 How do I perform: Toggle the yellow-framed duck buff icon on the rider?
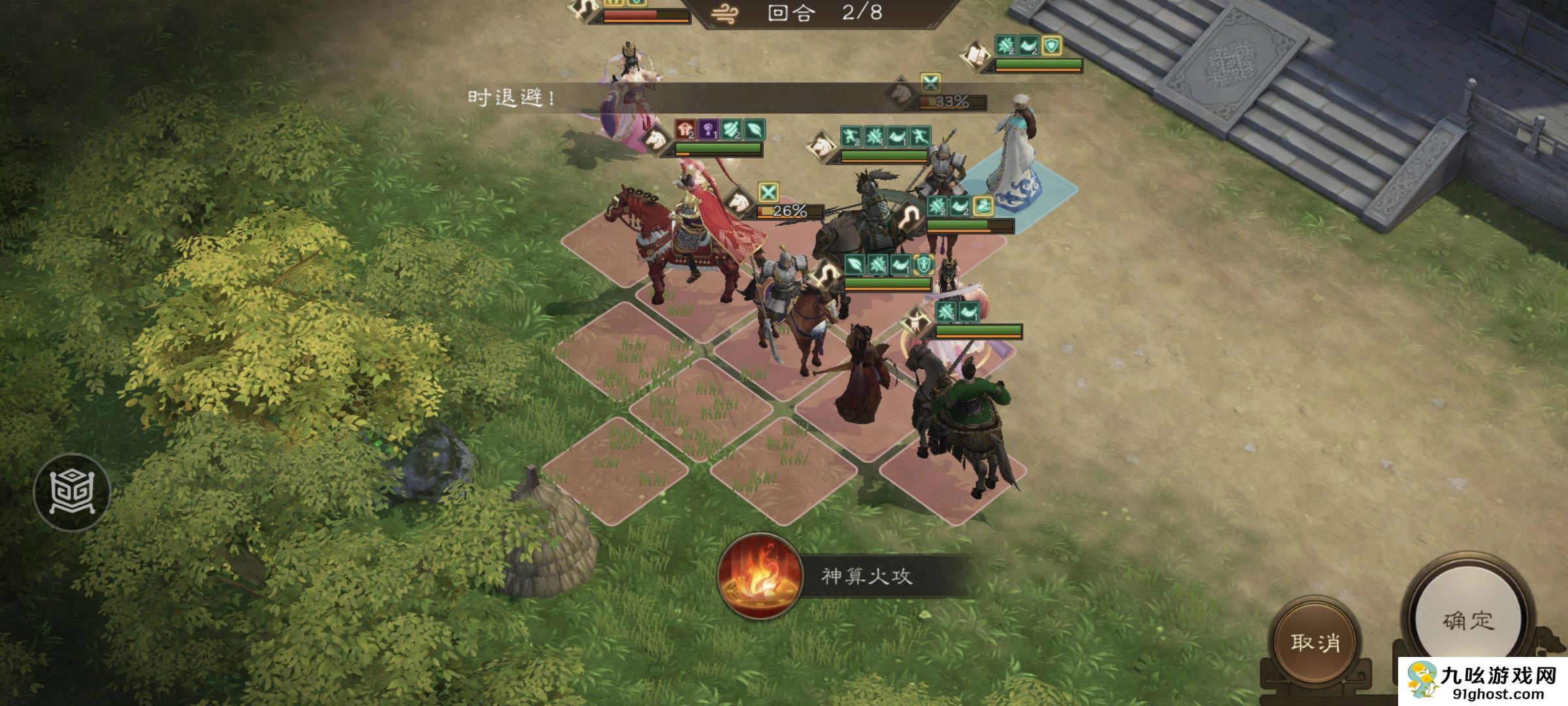point(983,207)
